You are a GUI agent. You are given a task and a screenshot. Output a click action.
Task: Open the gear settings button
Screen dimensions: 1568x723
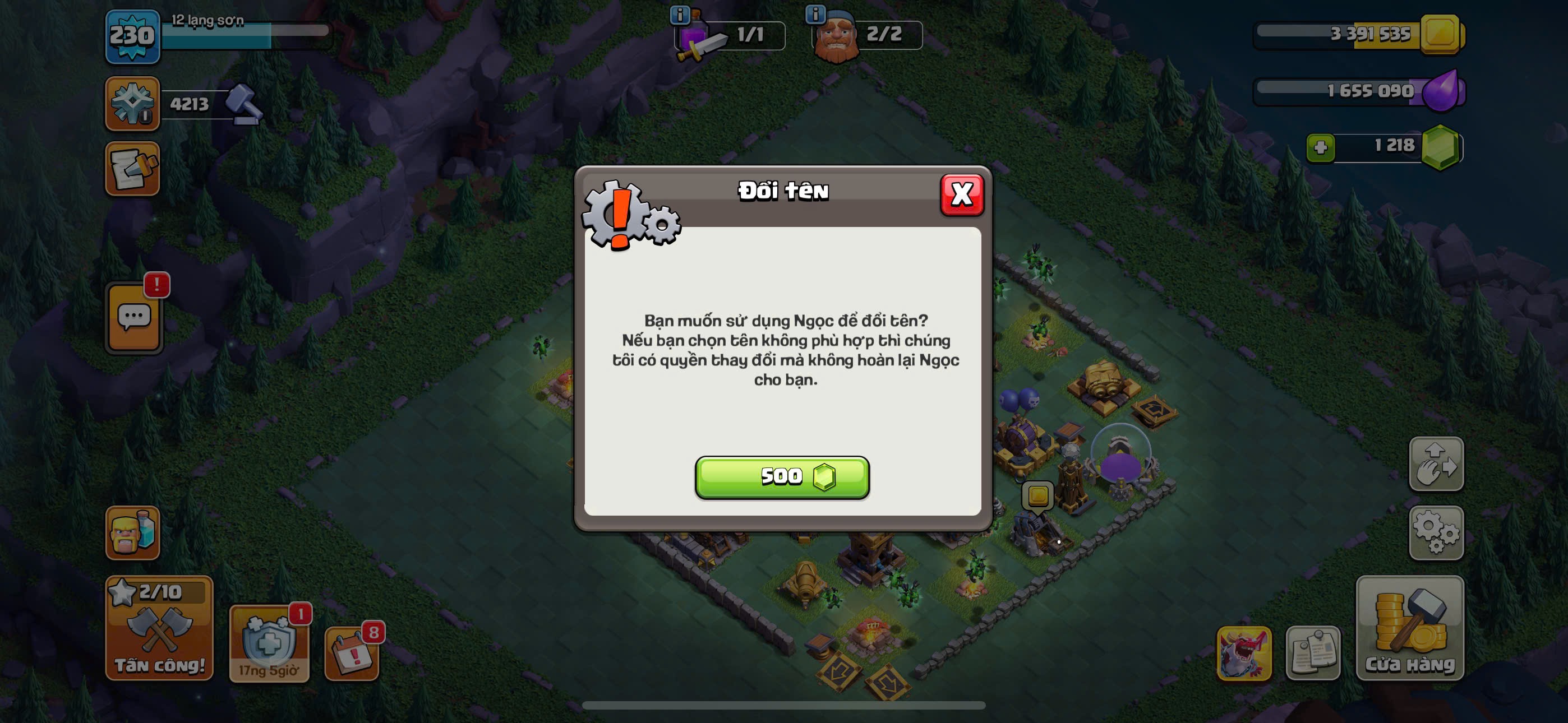click(1436, 532)
